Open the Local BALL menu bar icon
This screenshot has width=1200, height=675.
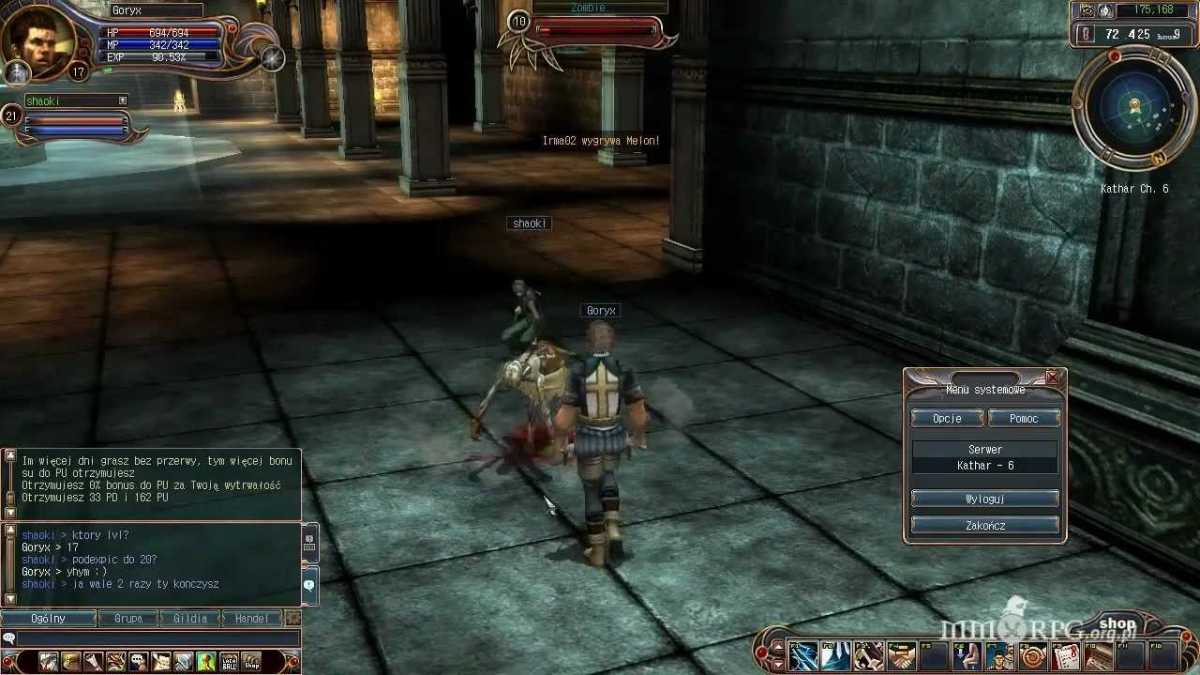click(229, 661)
